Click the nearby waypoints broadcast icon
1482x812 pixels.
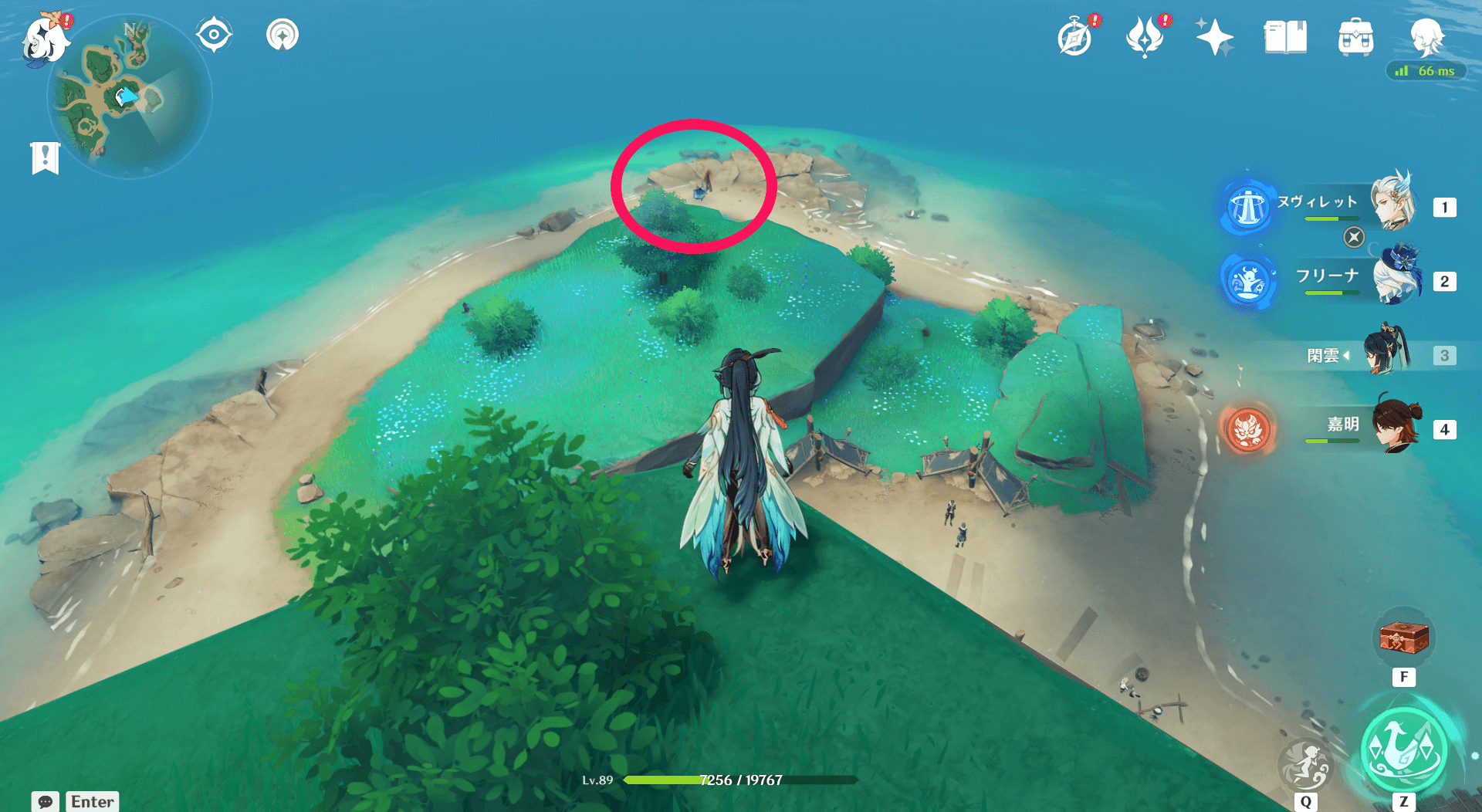click(x=283, y=33)
